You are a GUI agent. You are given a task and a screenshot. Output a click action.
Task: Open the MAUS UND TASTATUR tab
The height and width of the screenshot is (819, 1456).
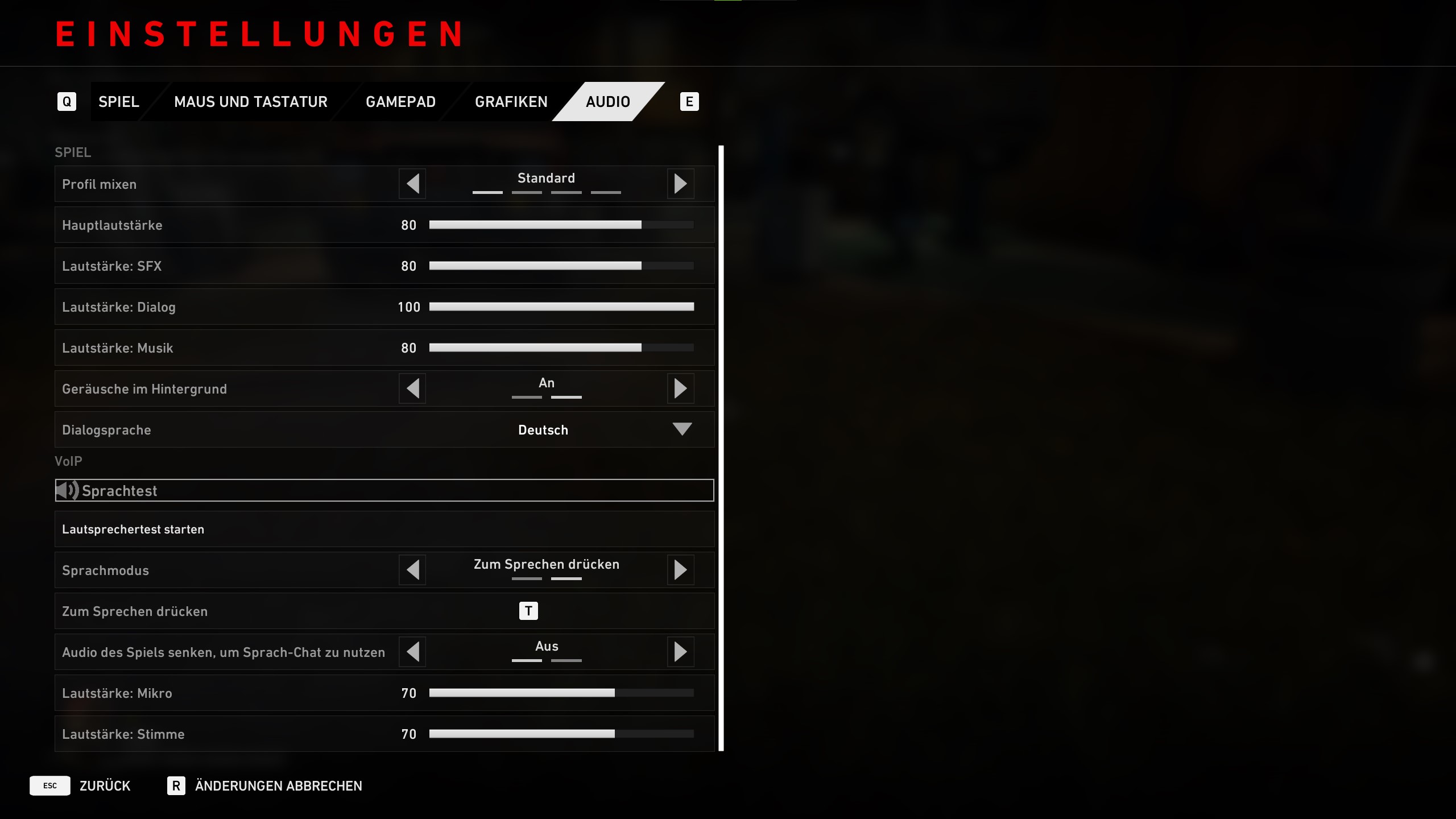[250, 102]
